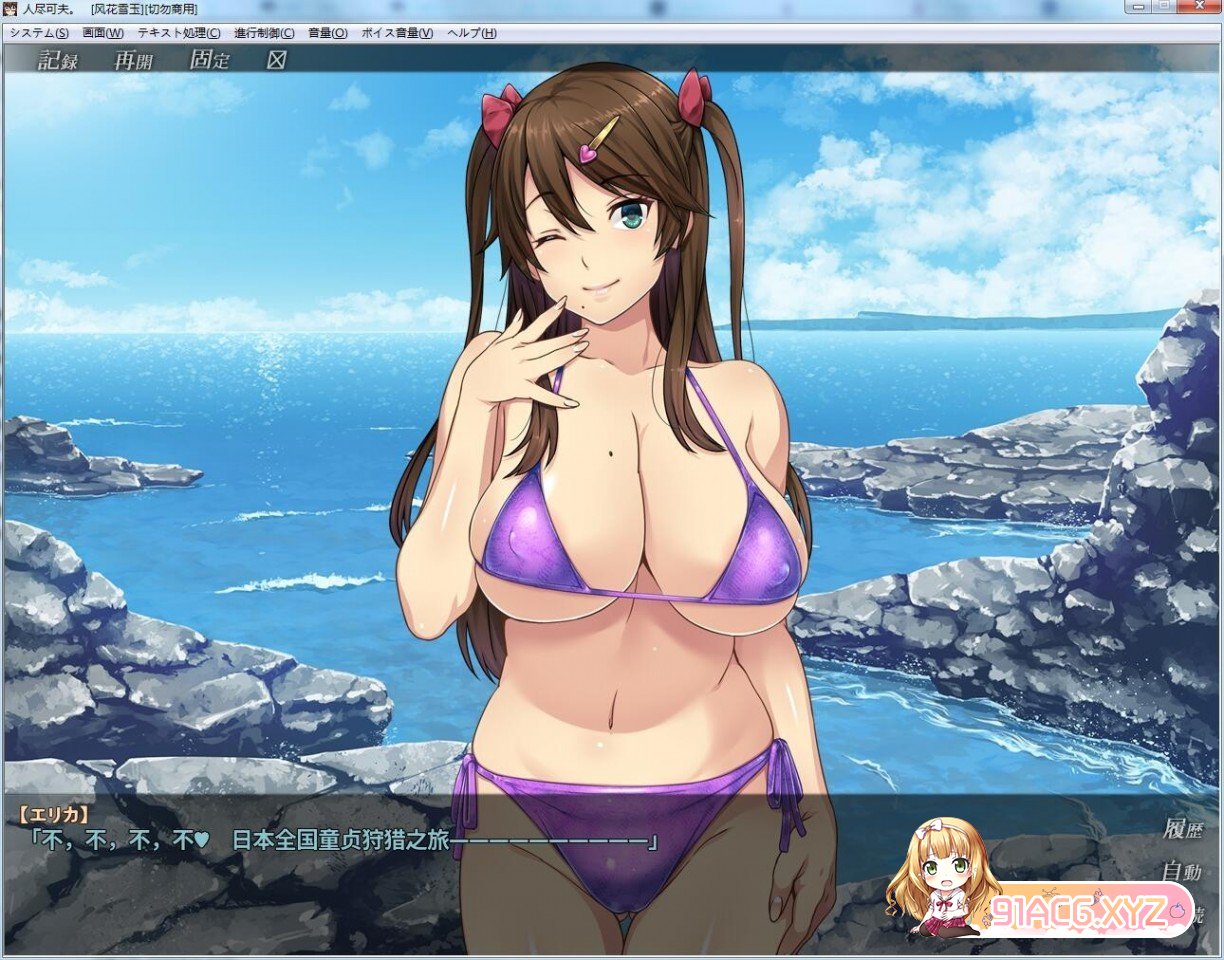Image resolution: width=1224 pixels, height=960 pixels.
Task: Click the 記録 save button
Action: coord(58,60)
